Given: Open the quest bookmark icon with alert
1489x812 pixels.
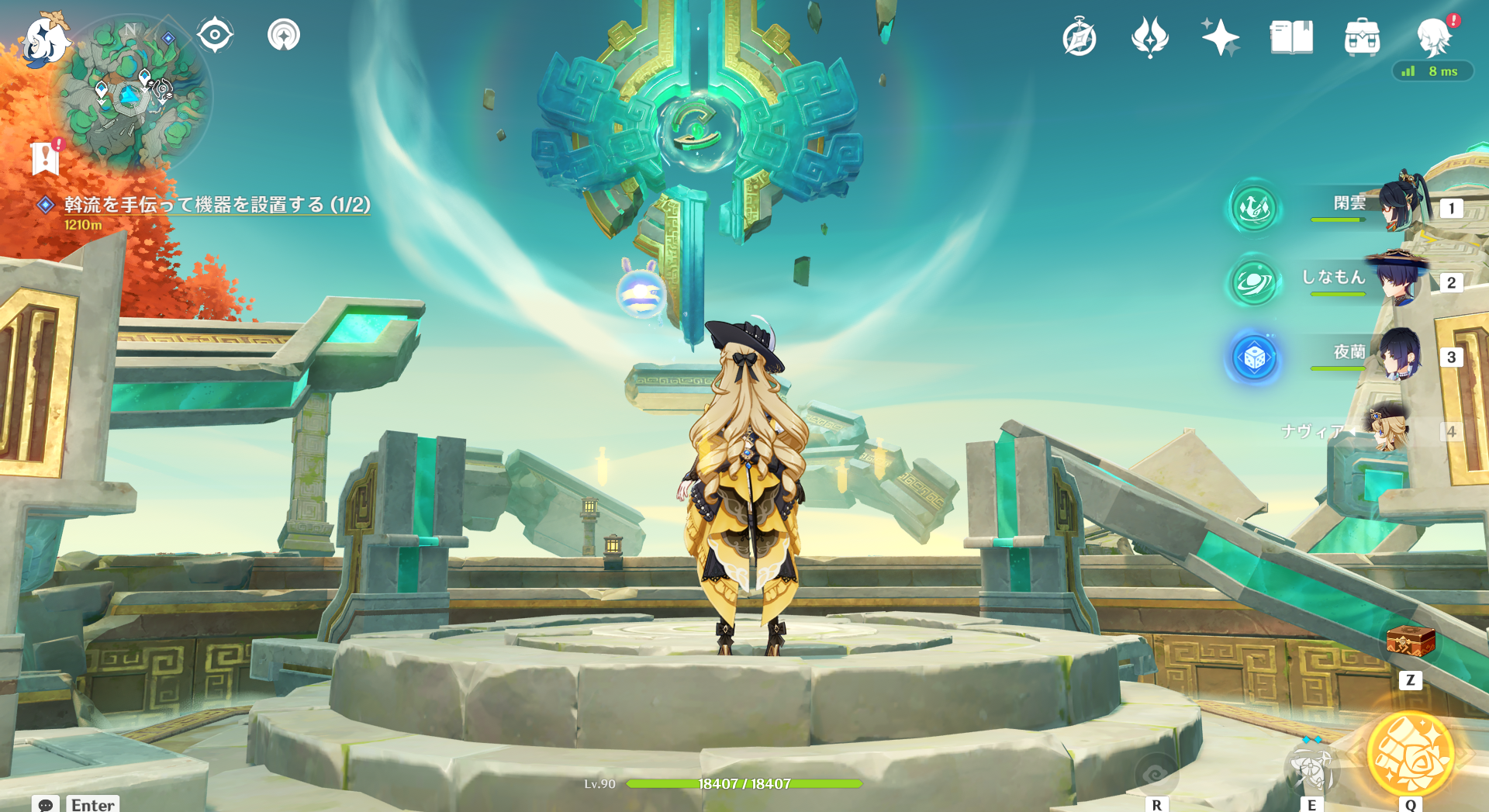Looking at the screenshot, I should pyautogui.click(x=46, y=158).
